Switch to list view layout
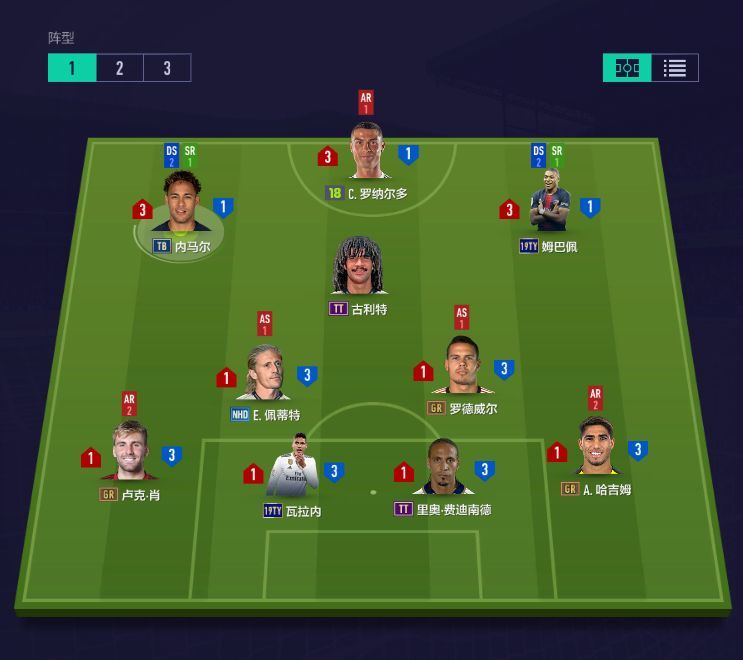The height and width of the screenshot is (660, 743). pos(675,68)
